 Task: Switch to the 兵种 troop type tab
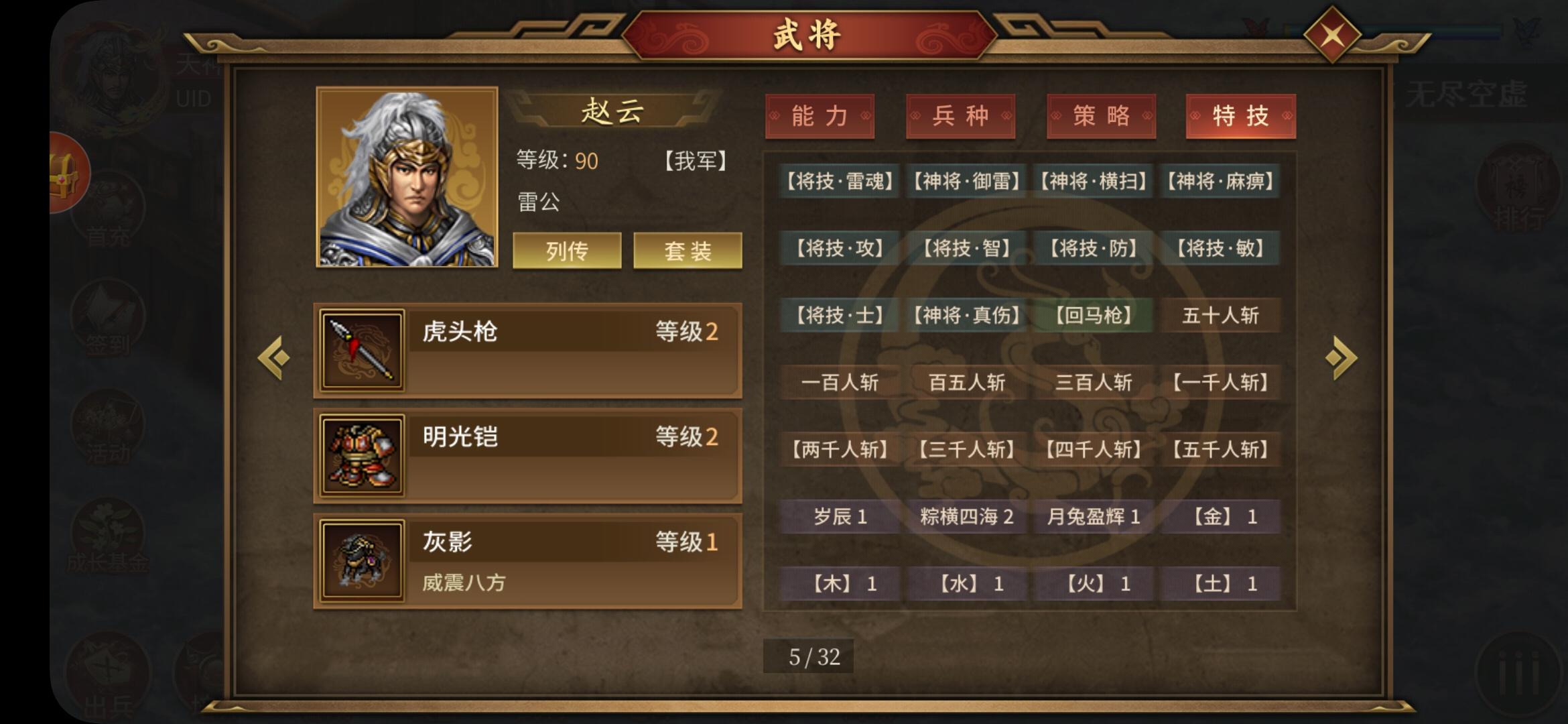click(x=961, y=116)
